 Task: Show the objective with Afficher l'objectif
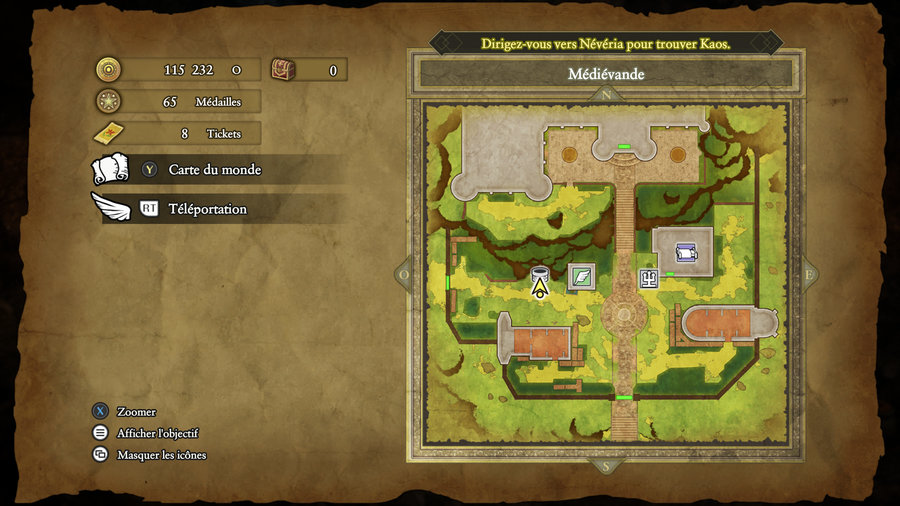tap(157, 433)
